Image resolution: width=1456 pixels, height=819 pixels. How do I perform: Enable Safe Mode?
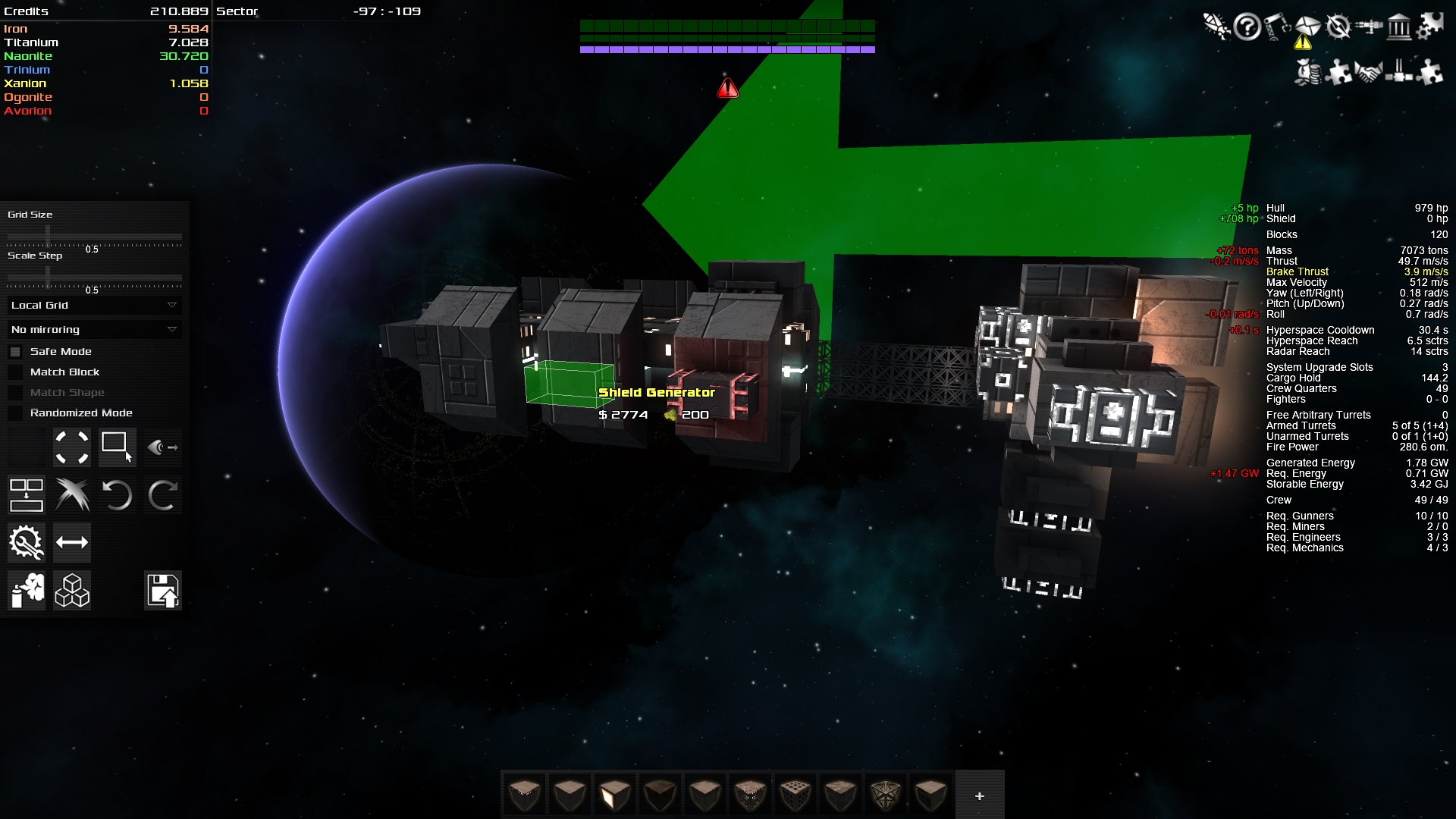tap(16, 351)
